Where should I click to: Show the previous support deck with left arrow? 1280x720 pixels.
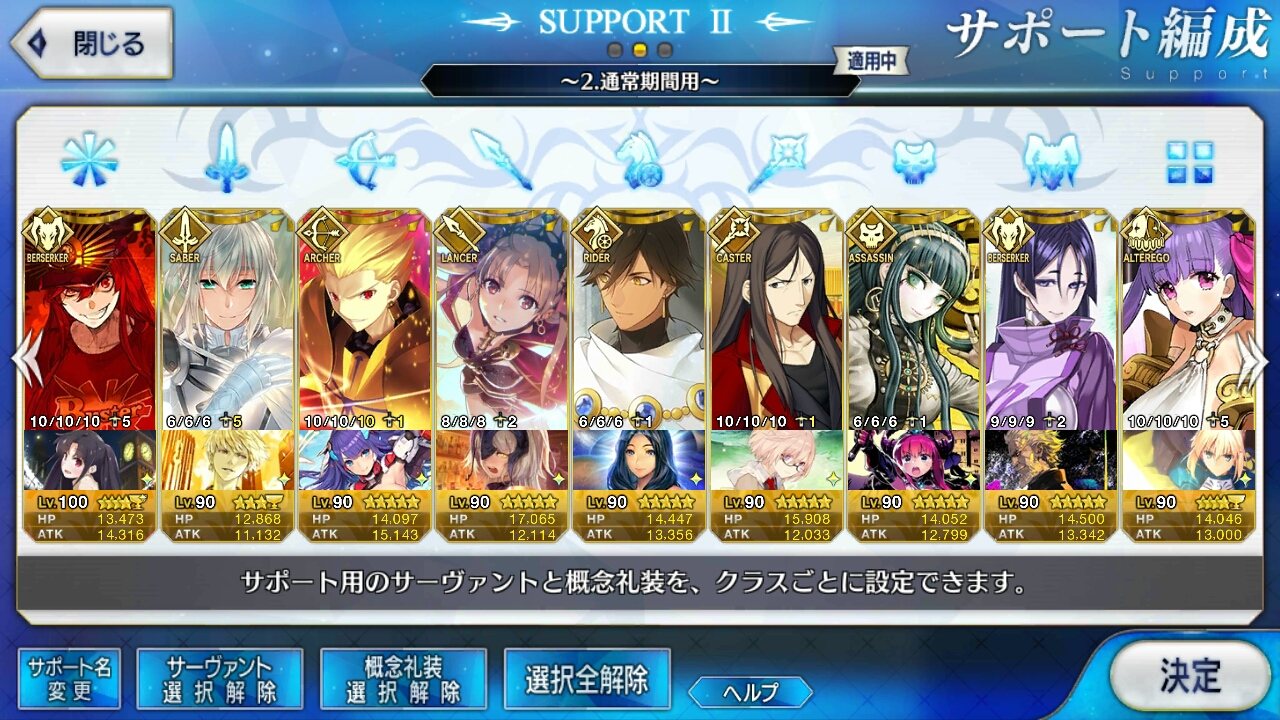coord(24,357)
